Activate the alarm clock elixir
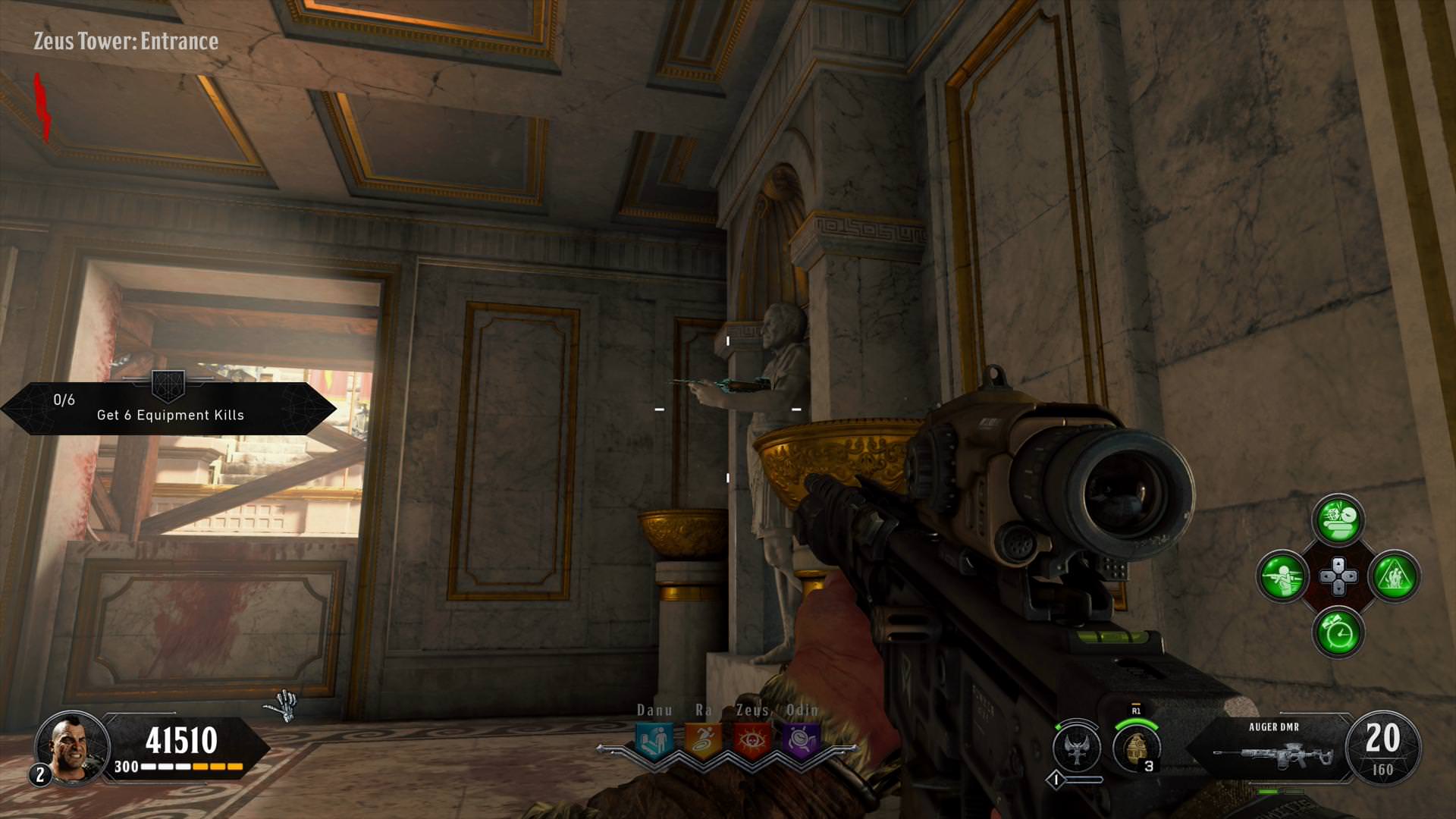The width and height of the screenshot is (1456, 819). pyautogui.click(x=1338, y=632)
